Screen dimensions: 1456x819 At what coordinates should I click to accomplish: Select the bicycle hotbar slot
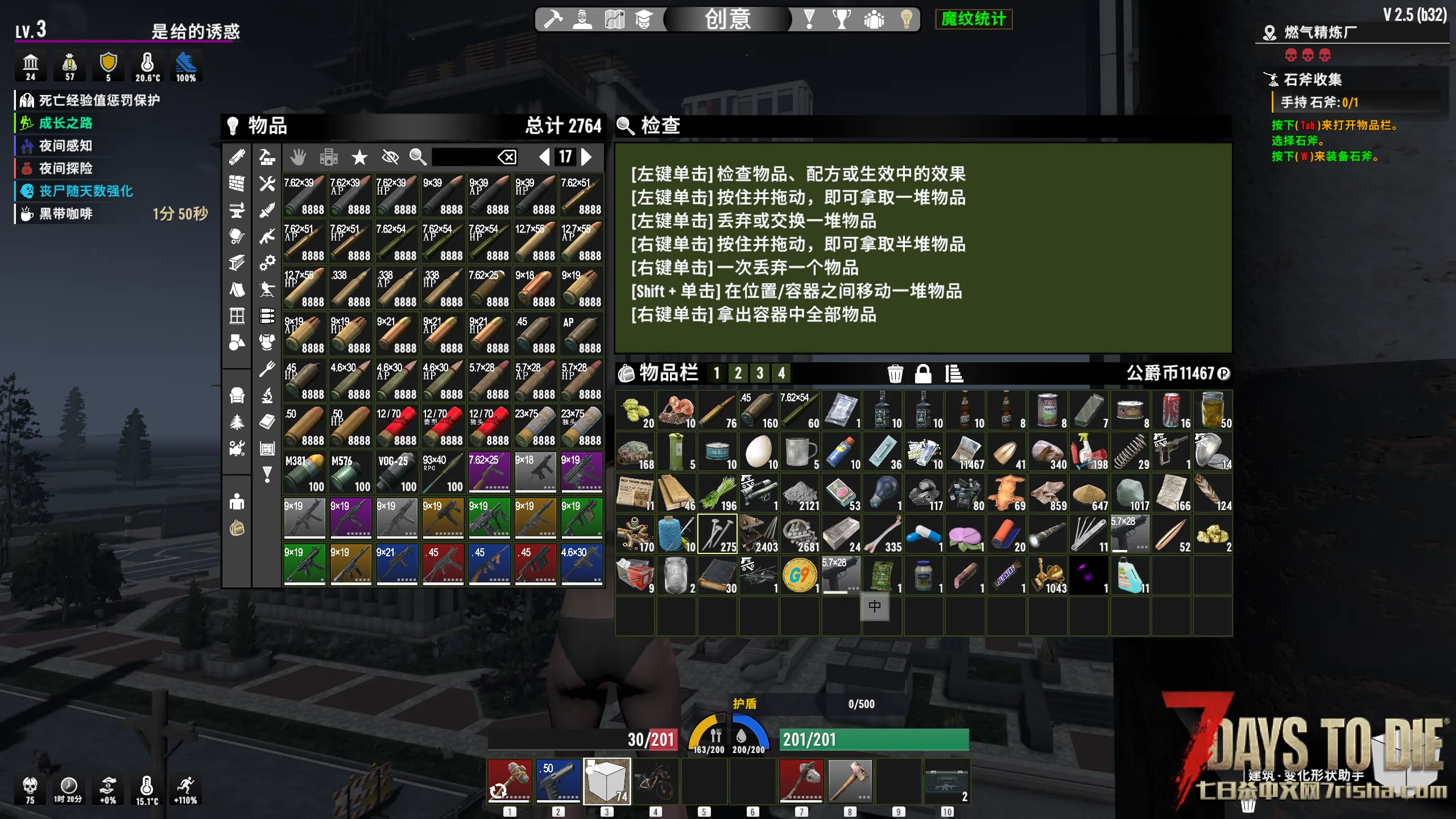coord(656,780)
